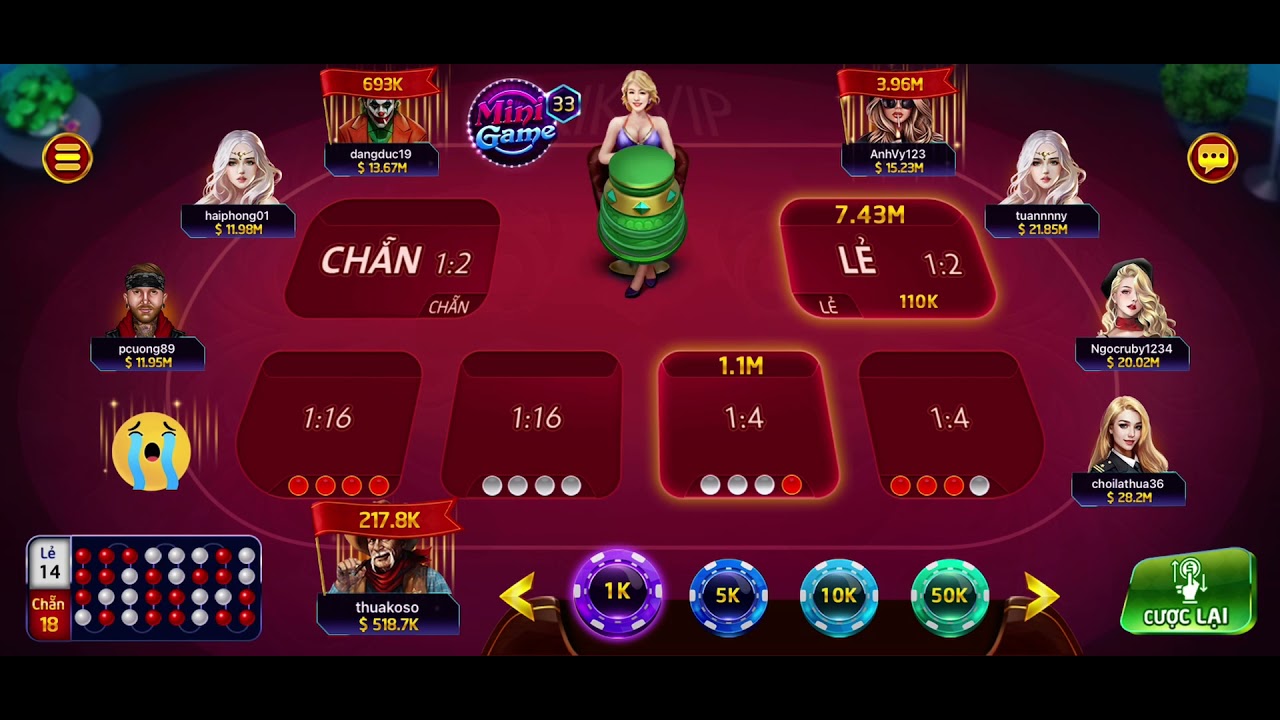The image size is (1280, 720).
Task: Choose the 10K chip
Action: [838, 596]
